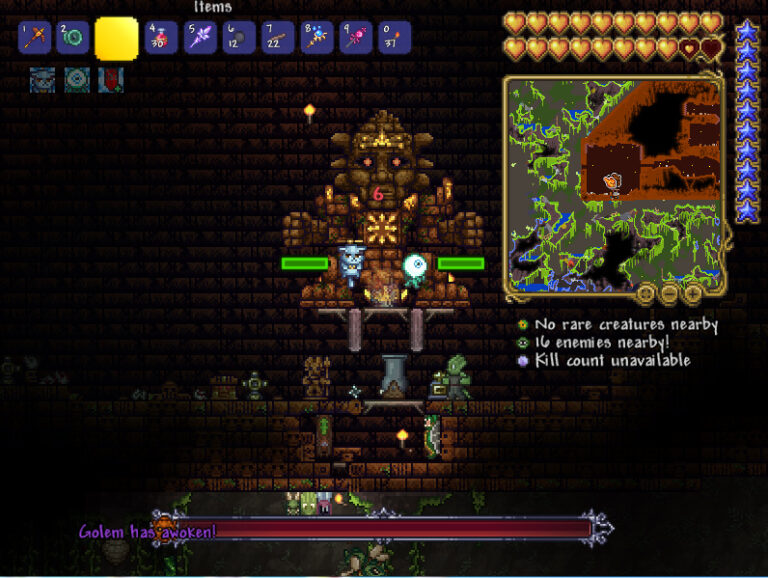Screen dimensions: 768x578
Task: Toggle the rare creatures info icon
Action: pyautogui.click(x=522, y=325)
